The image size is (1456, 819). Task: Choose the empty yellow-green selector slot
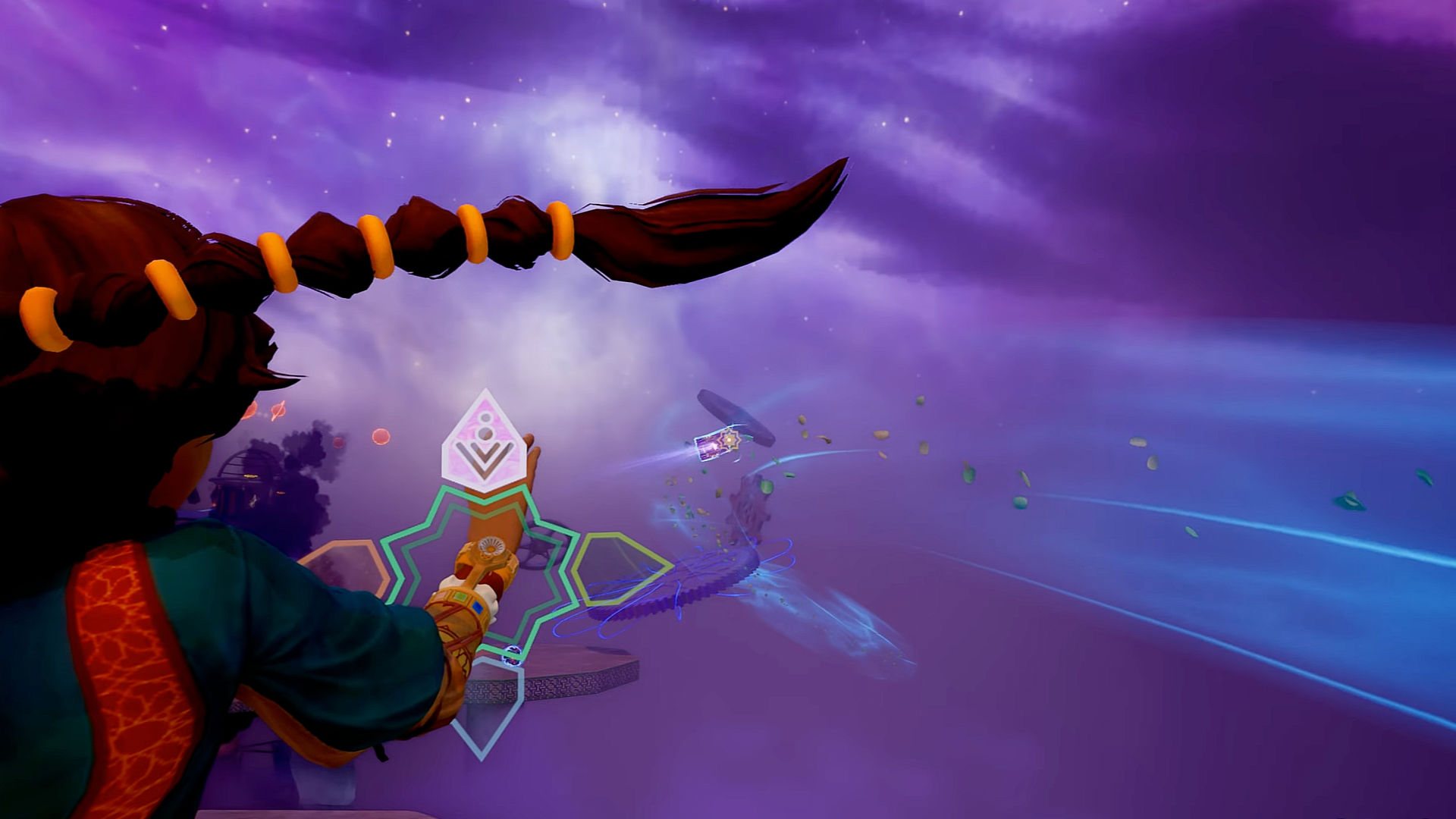618,568
